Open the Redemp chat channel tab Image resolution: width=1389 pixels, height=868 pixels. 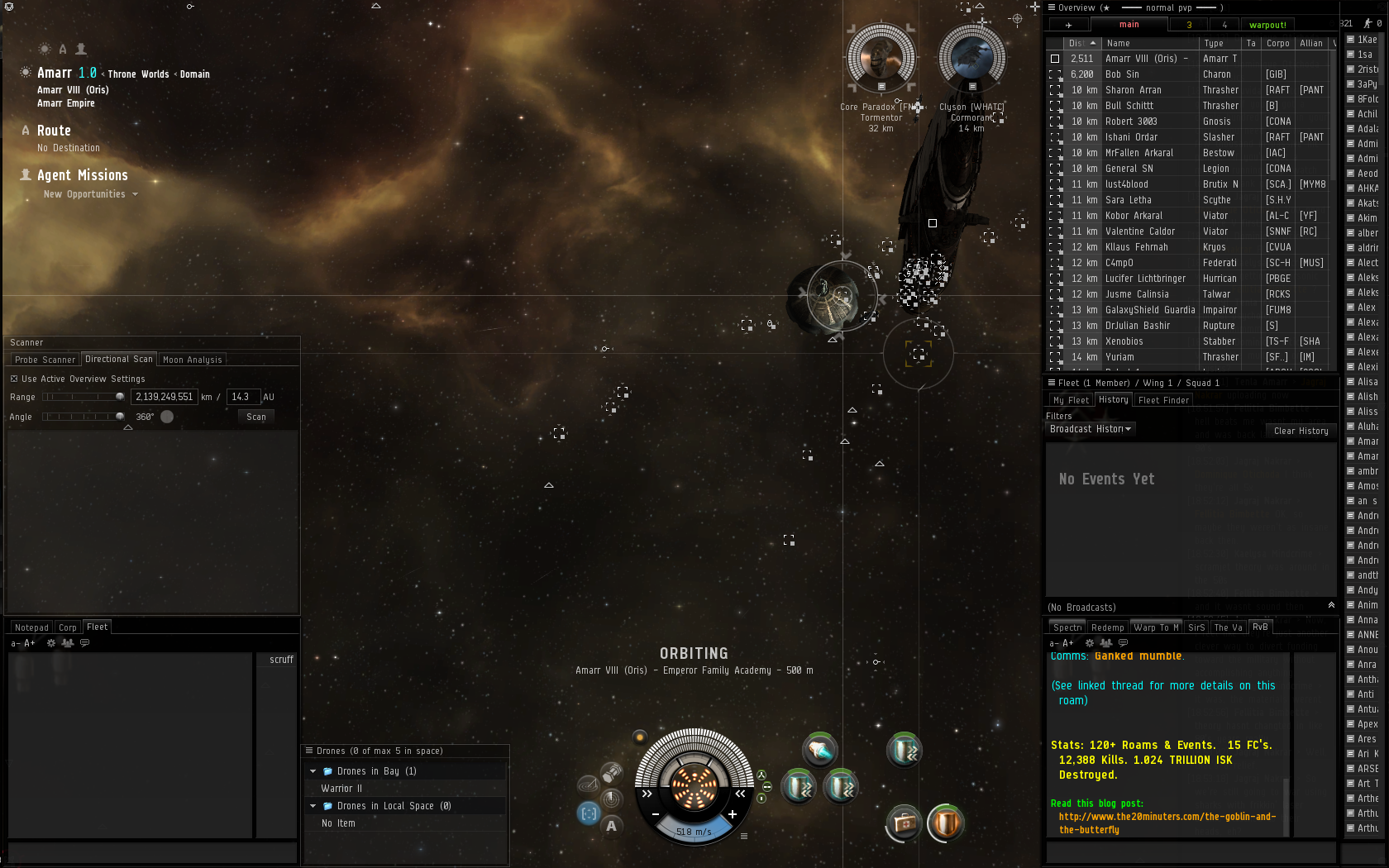click(1107, 627)
